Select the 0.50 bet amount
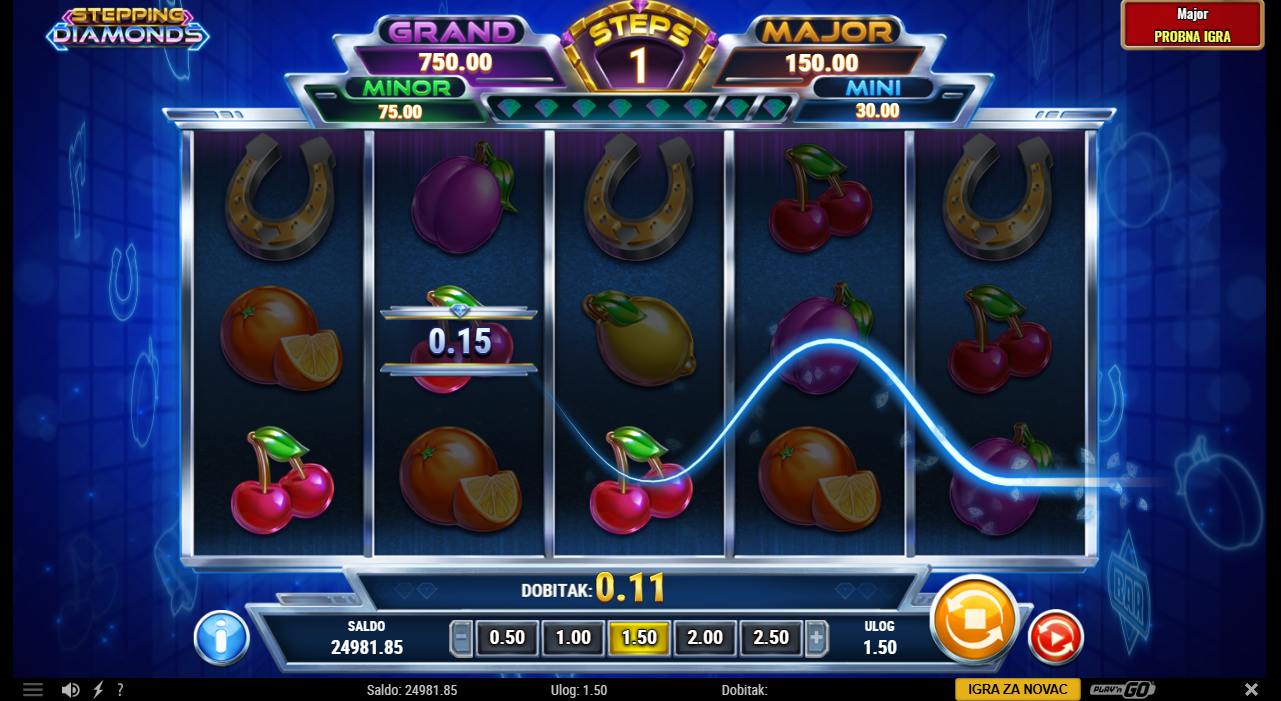This screenshot has height=701, width=1281. pos(507,638)
